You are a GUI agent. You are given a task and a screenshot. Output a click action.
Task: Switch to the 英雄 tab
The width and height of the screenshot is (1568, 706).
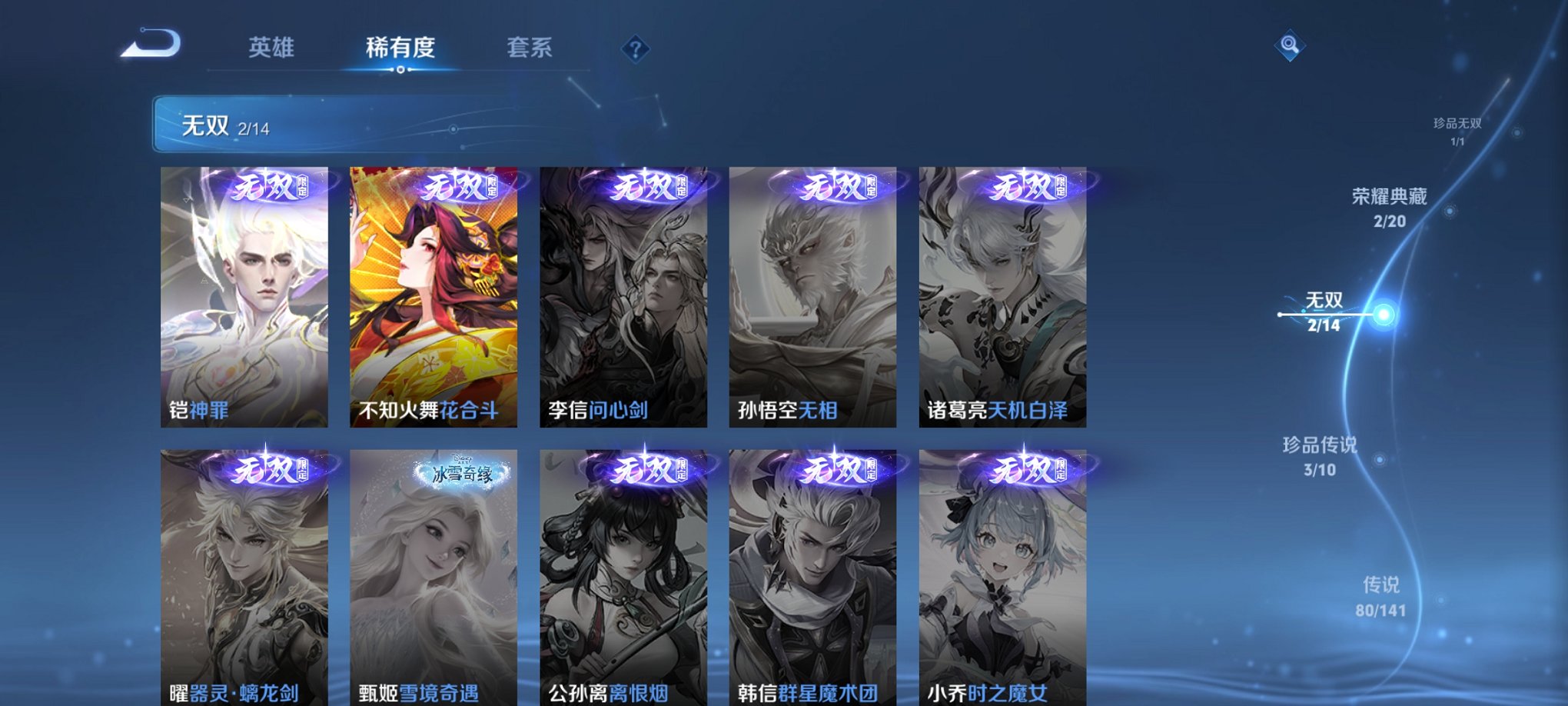tap(273, 48)
